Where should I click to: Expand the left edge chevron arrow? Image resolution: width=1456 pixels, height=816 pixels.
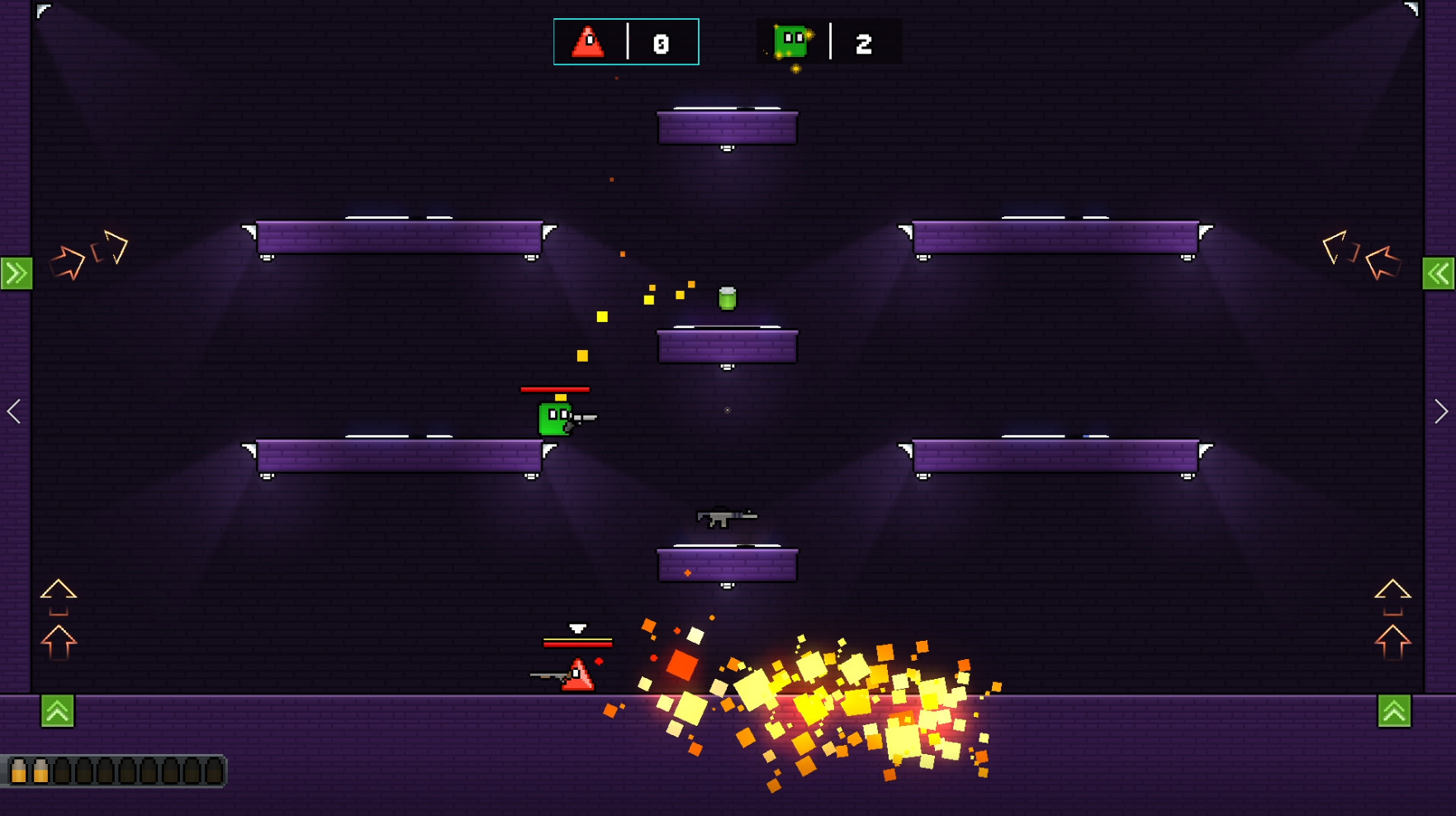click(13, 411)
